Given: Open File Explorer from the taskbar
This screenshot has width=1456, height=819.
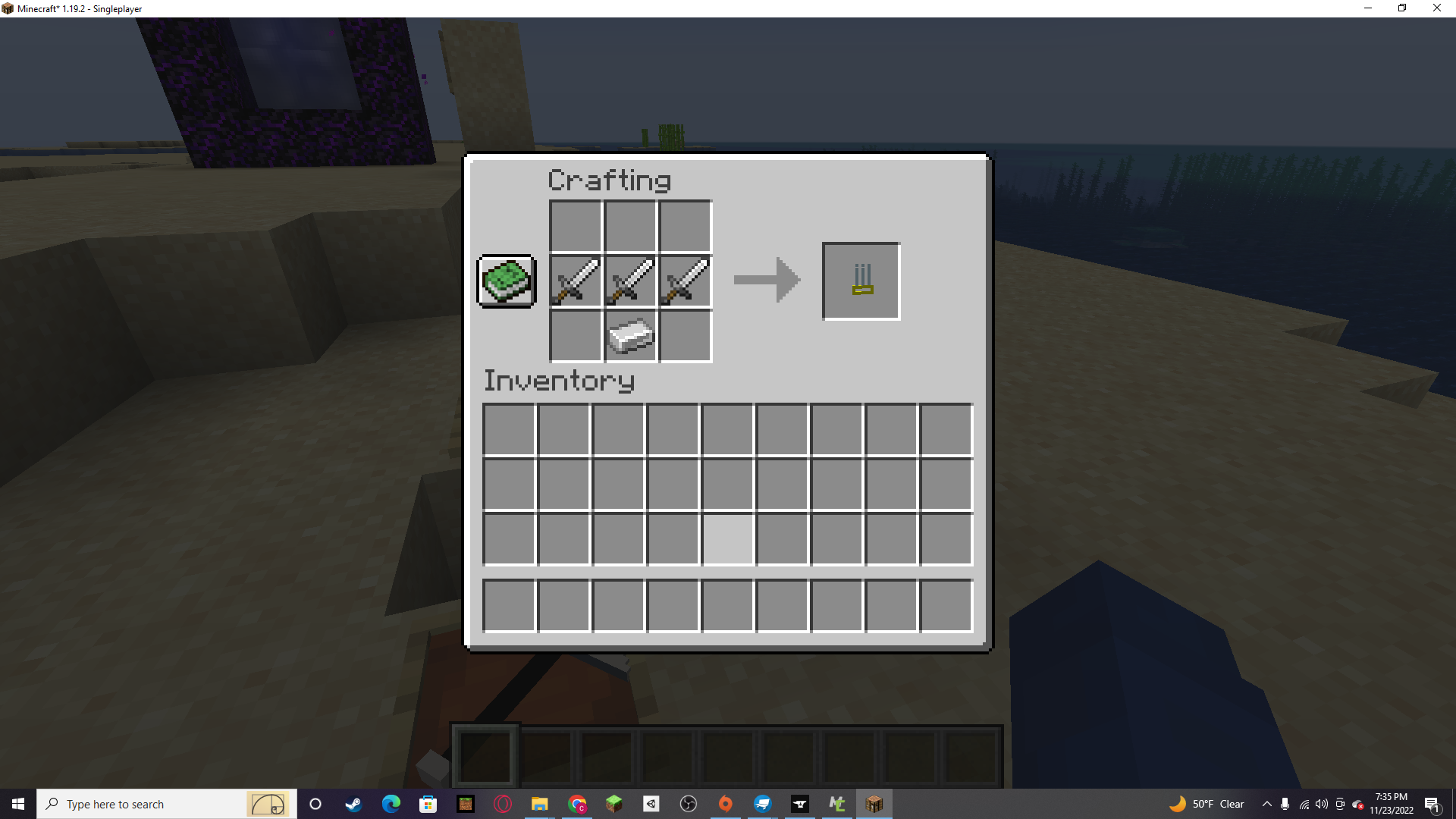Looking at the screenshot, I should 539,804.
